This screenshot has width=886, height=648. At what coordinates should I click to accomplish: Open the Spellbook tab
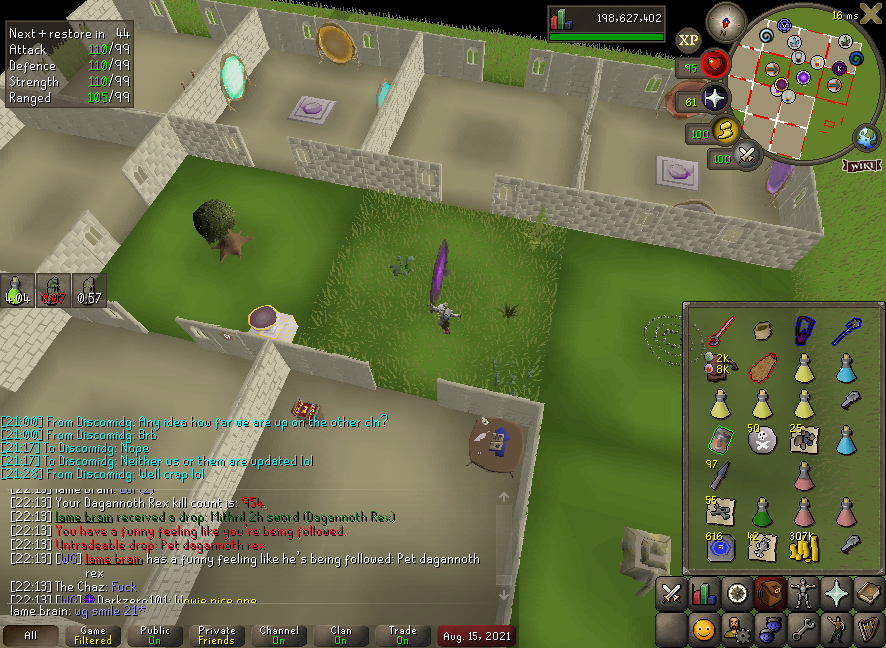coord(868,593)
